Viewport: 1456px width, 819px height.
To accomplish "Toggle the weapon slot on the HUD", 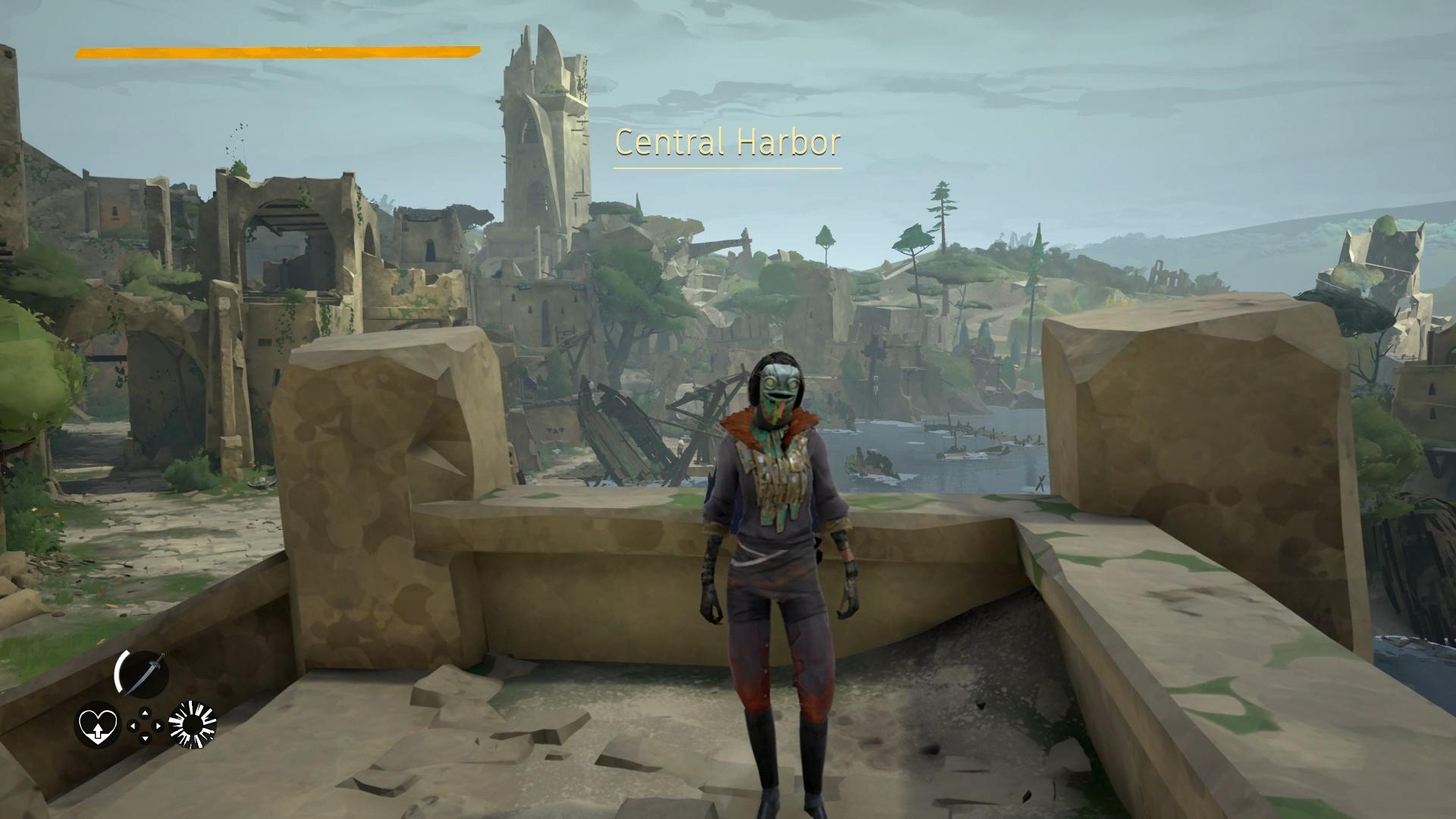I will click(x=144, y=671).
